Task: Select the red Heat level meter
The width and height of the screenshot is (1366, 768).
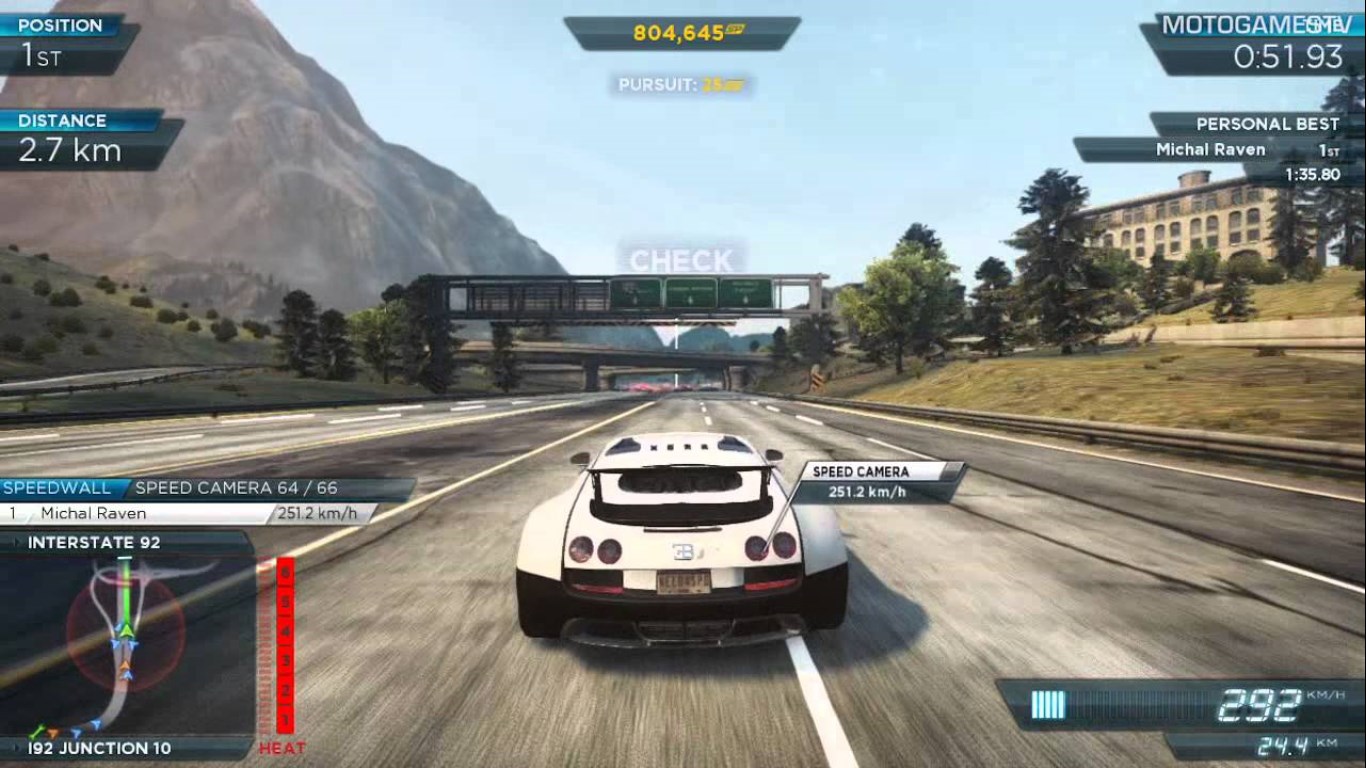Action: coord(286,645)
